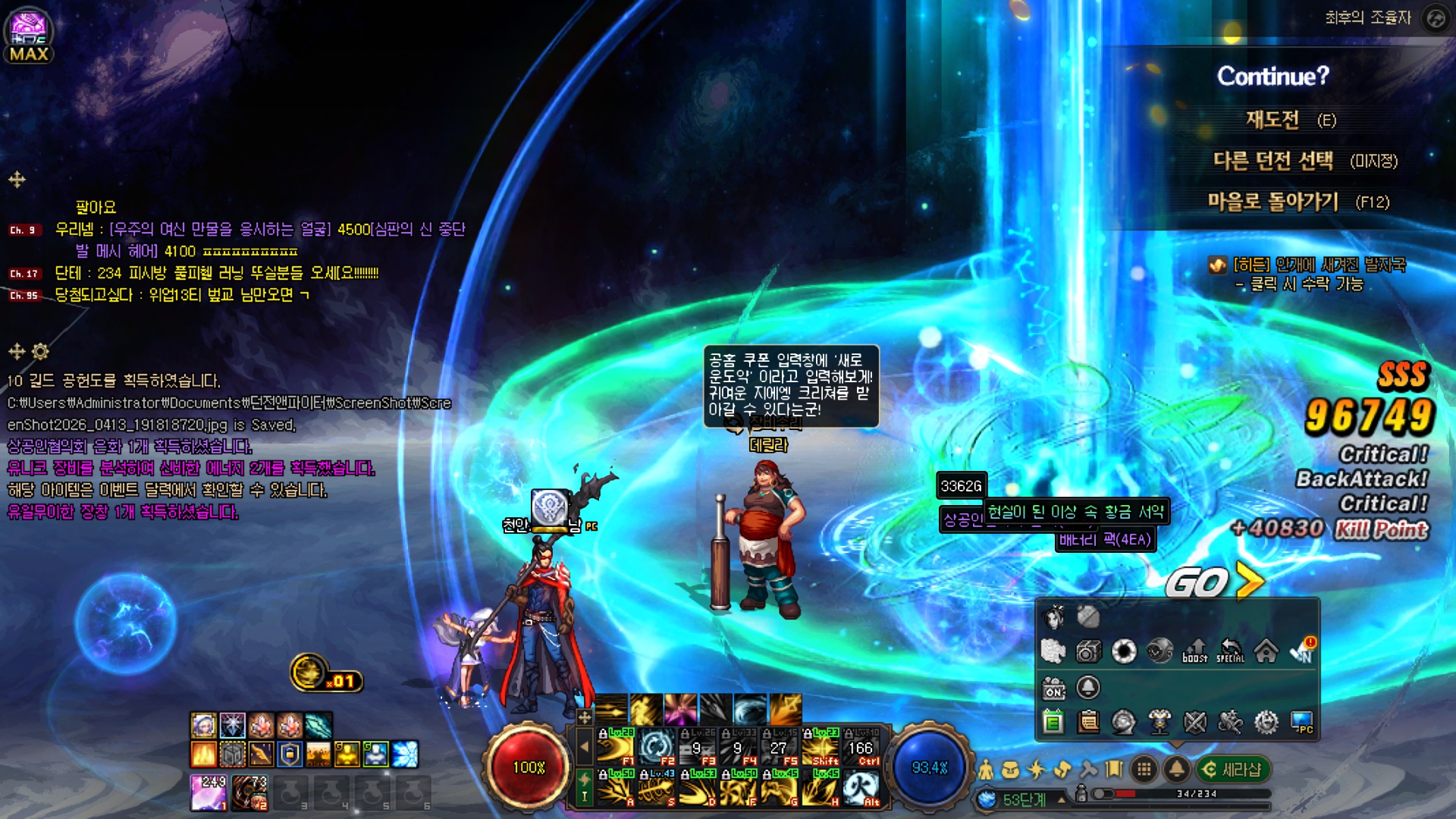The image size is (1456, 819).
Task: Activate the fire kanji skill on Alt
Action: (x=861, y=789)
